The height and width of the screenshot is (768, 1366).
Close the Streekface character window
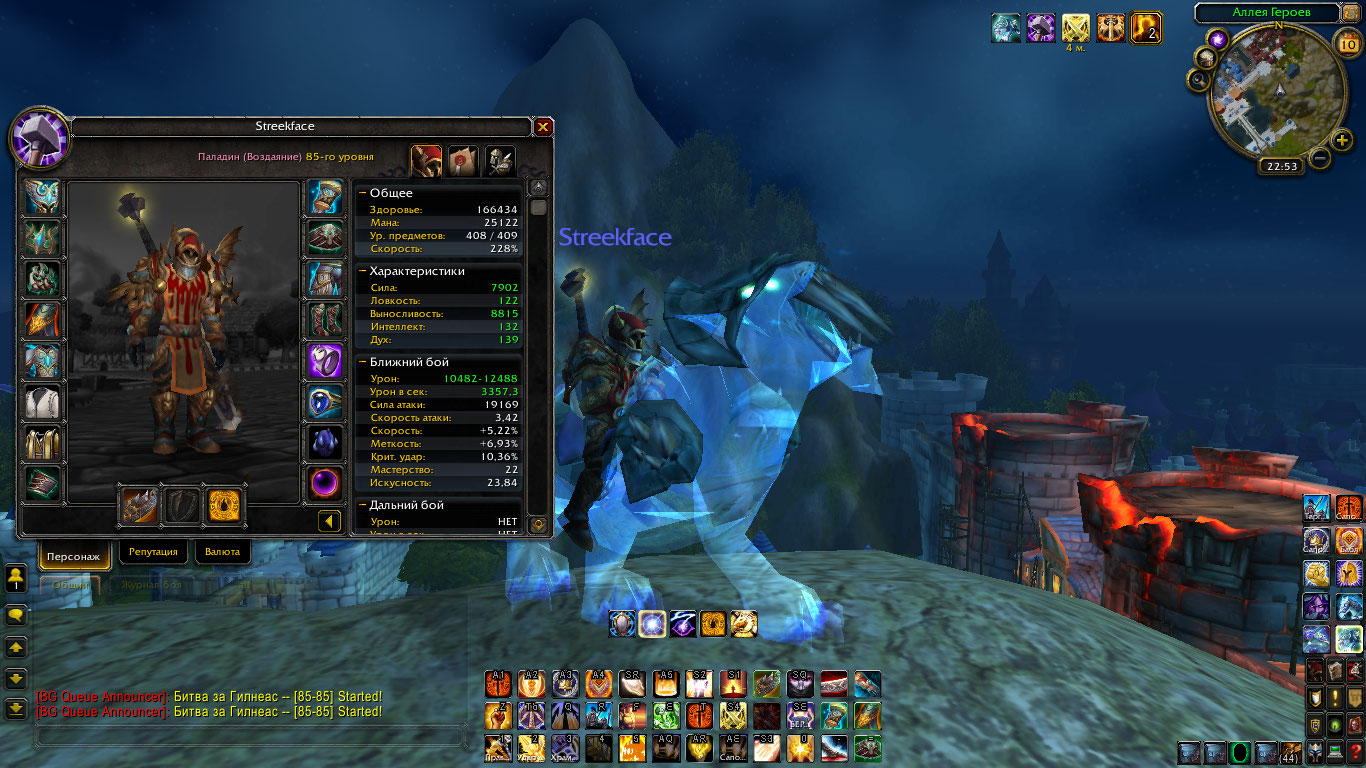click(x=543, y=127)
